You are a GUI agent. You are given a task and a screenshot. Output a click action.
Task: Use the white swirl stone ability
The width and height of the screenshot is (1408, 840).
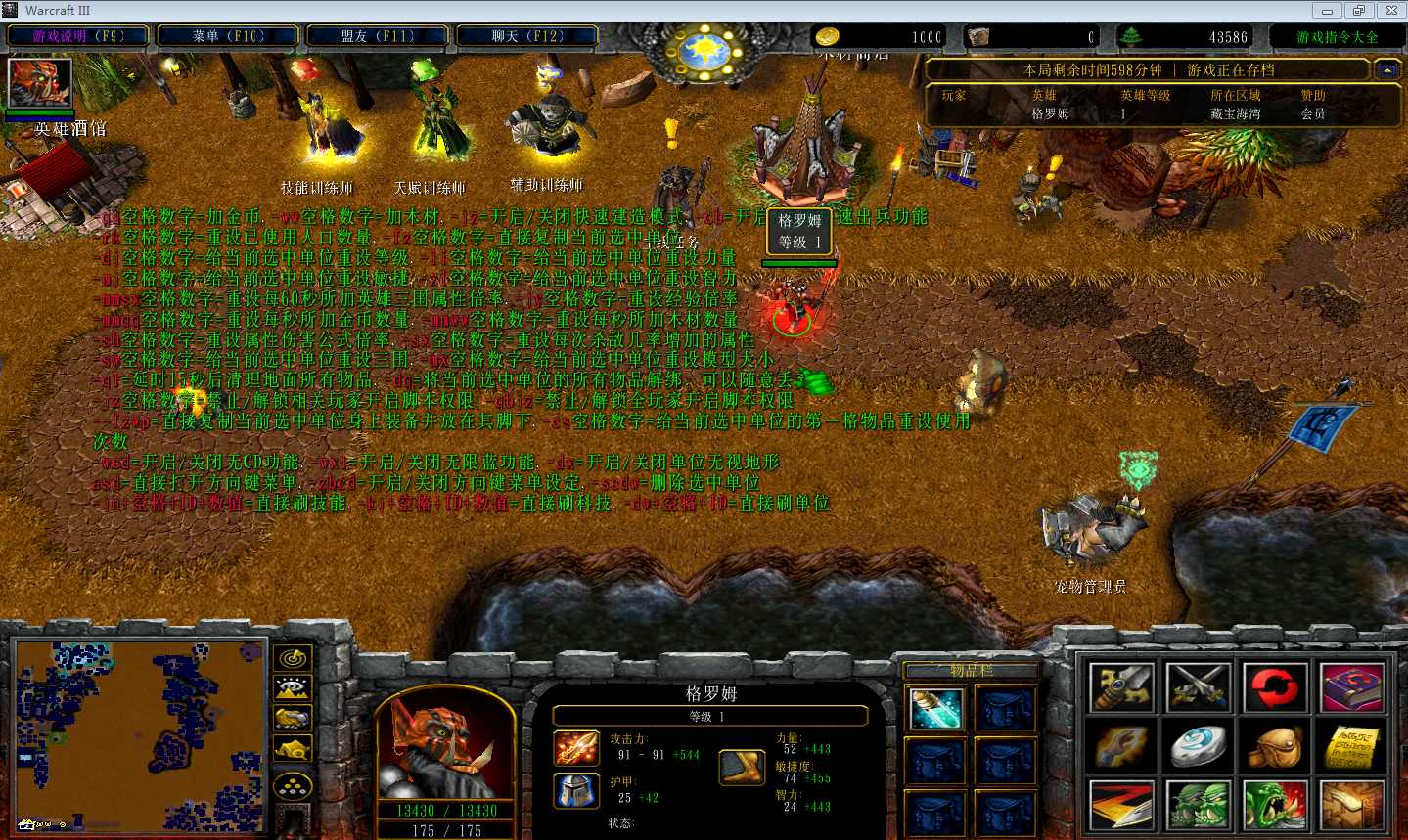tap(1199, 747)
